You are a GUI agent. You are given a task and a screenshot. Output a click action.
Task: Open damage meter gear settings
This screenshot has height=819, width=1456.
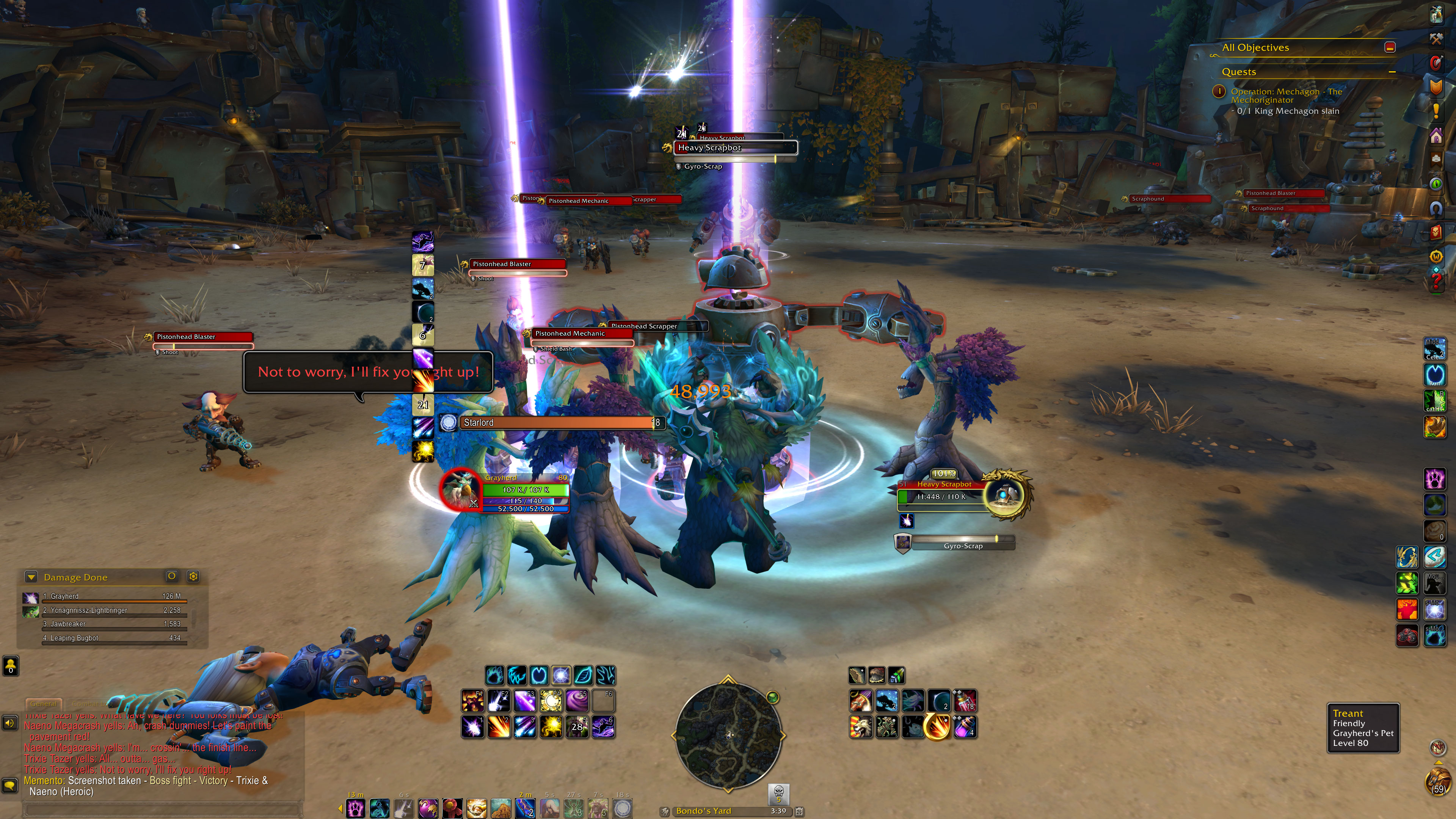click(x=193, y=576)
